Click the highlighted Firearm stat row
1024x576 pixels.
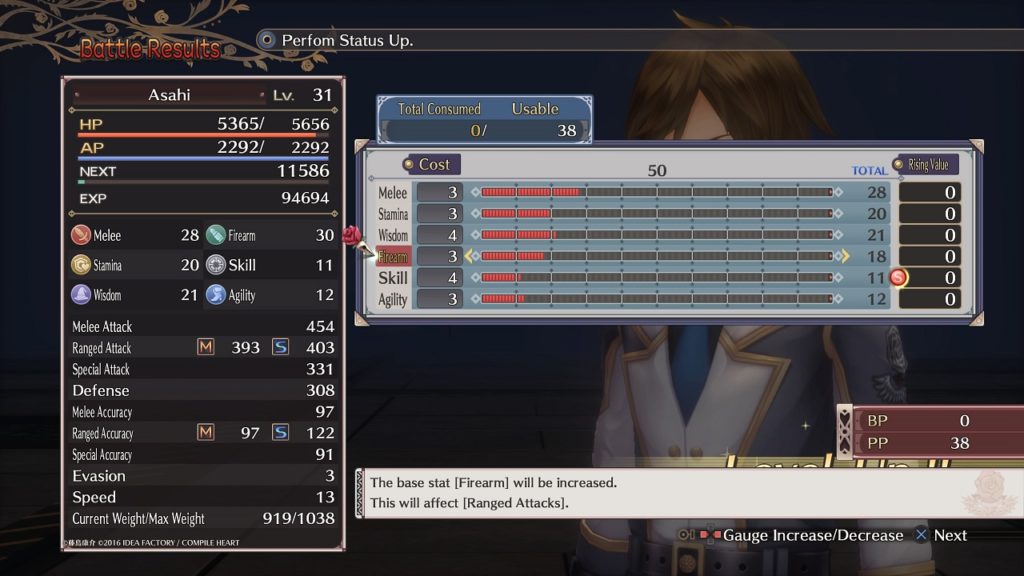393,257
